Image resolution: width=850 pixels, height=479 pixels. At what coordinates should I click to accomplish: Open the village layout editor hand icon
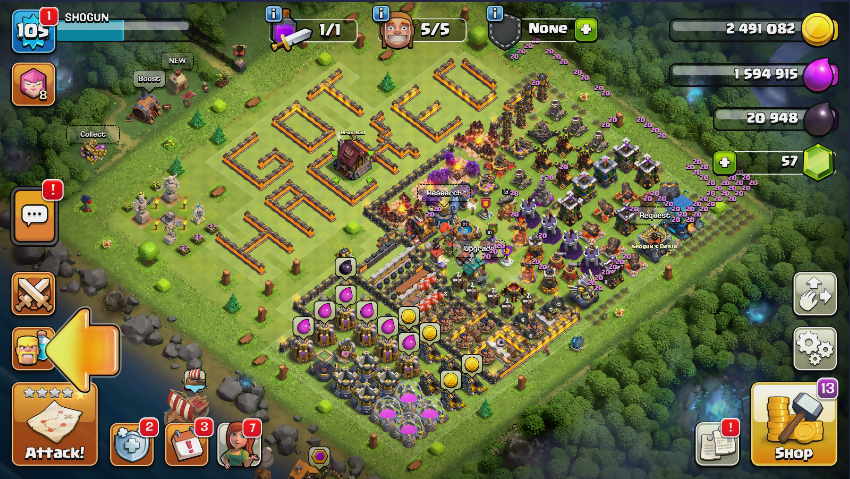(814, 293)
